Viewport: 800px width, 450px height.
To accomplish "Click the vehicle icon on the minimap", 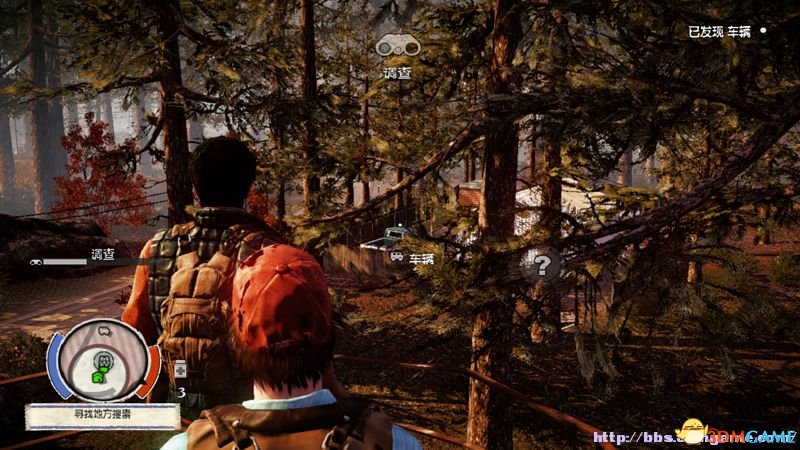I will (103, 331).
